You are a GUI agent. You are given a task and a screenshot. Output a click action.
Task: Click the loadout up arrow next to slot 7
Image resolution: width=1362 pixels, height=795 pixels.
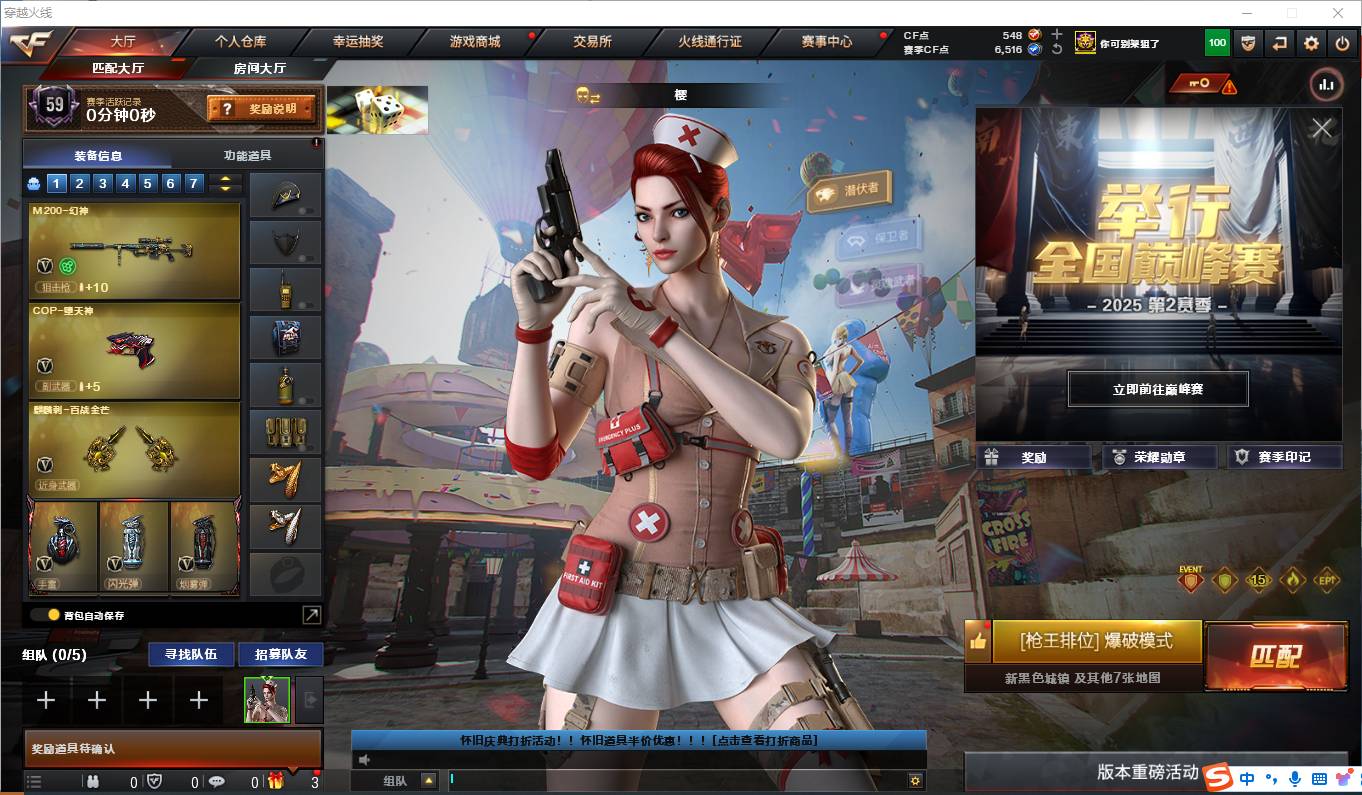pyautogui.click(x=224, y=179)
